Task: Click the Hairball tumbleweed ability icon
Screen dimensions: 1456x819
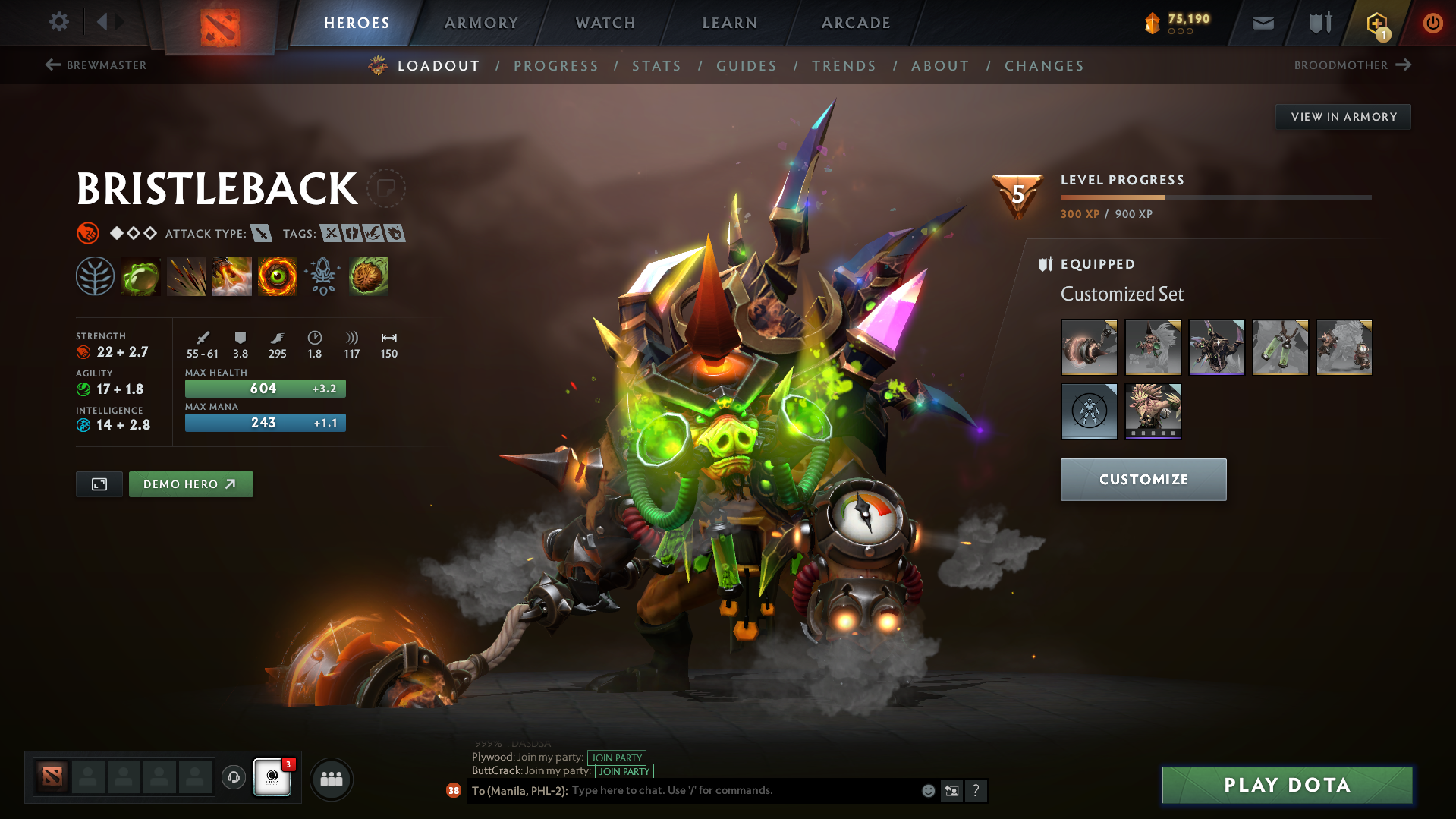Action: [x=369, y=276]
